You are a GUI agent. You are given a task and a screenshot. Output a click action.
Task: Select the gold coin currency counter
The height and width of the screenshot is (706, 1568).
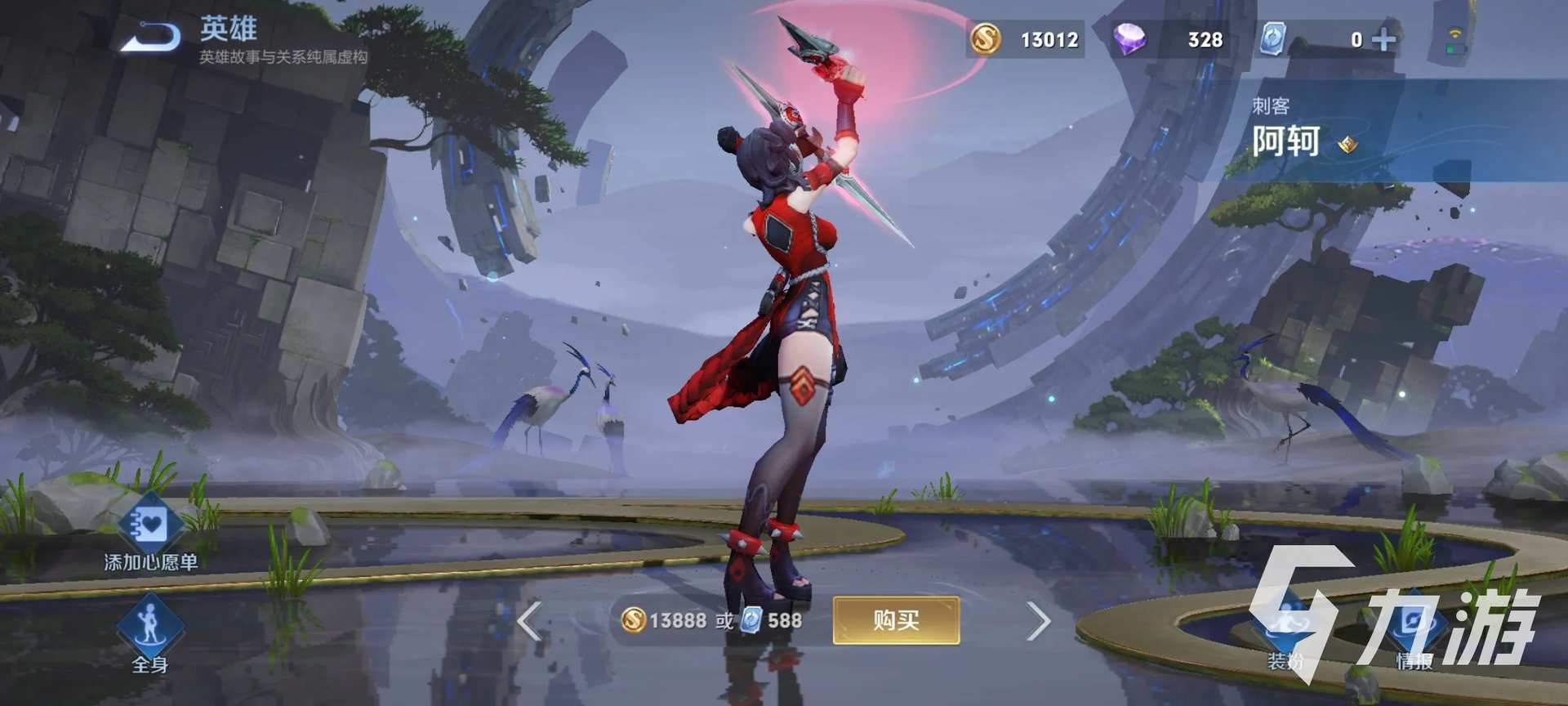1026,39
